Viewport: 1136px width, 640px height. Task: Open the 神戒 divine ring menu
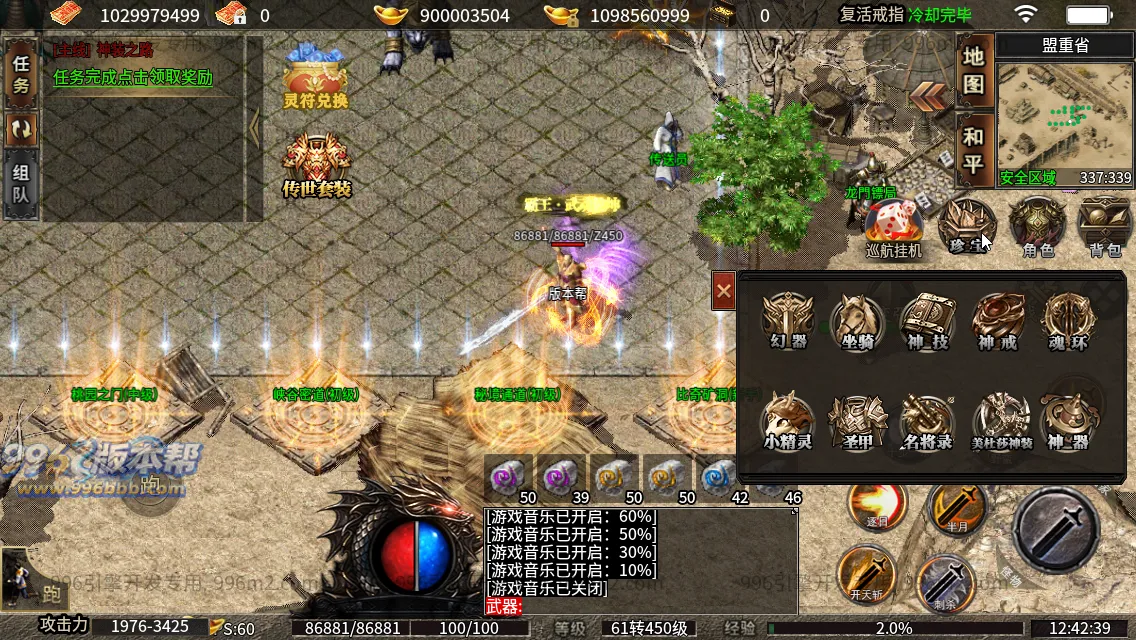(x=998, y=320)
